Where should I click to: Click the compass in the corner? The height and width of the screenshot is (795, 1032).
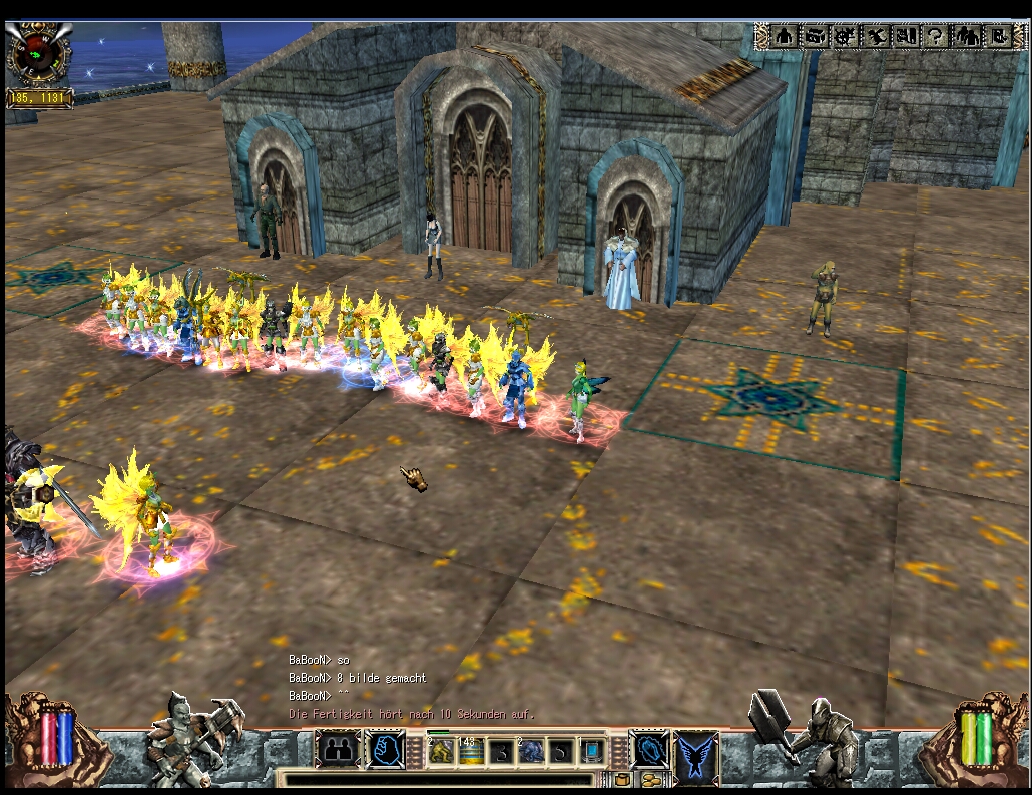[x=39, y=56]
